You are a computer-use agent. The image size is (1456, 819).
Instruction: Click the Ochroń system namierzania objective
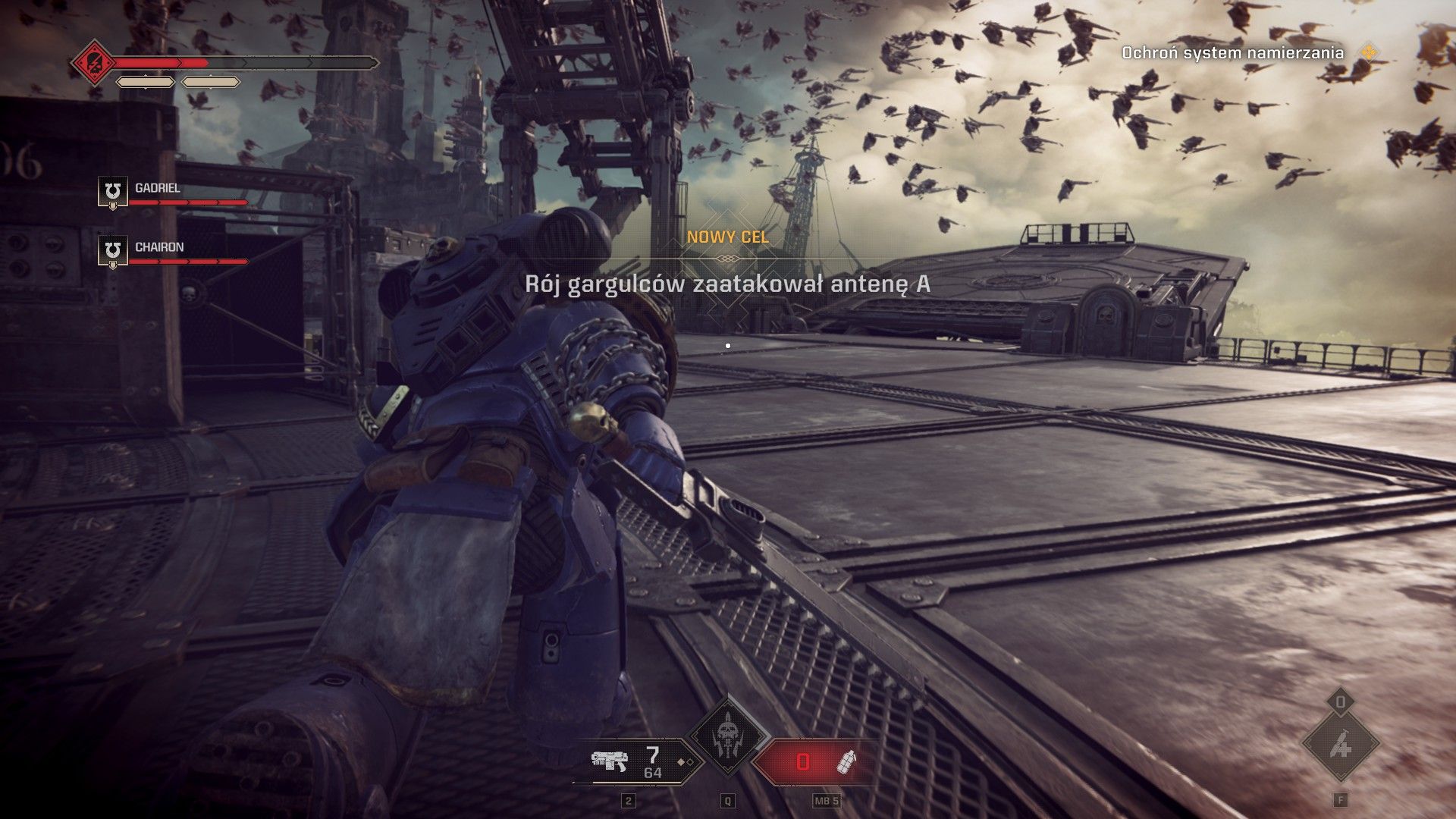coord(1232,53)
